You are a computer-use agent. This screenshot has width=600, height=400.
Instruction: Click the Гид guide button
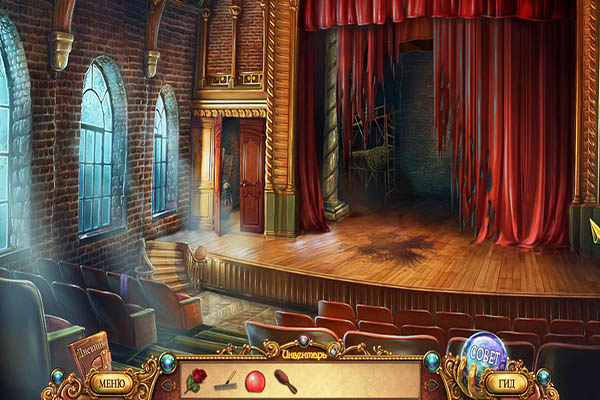509,381
